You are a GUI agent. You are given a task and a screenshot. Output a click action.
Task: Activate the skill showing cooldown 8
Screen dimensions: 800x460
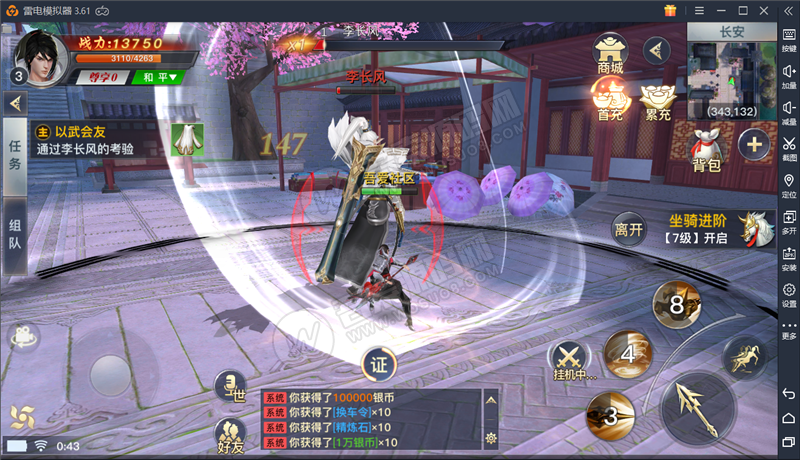677,304
